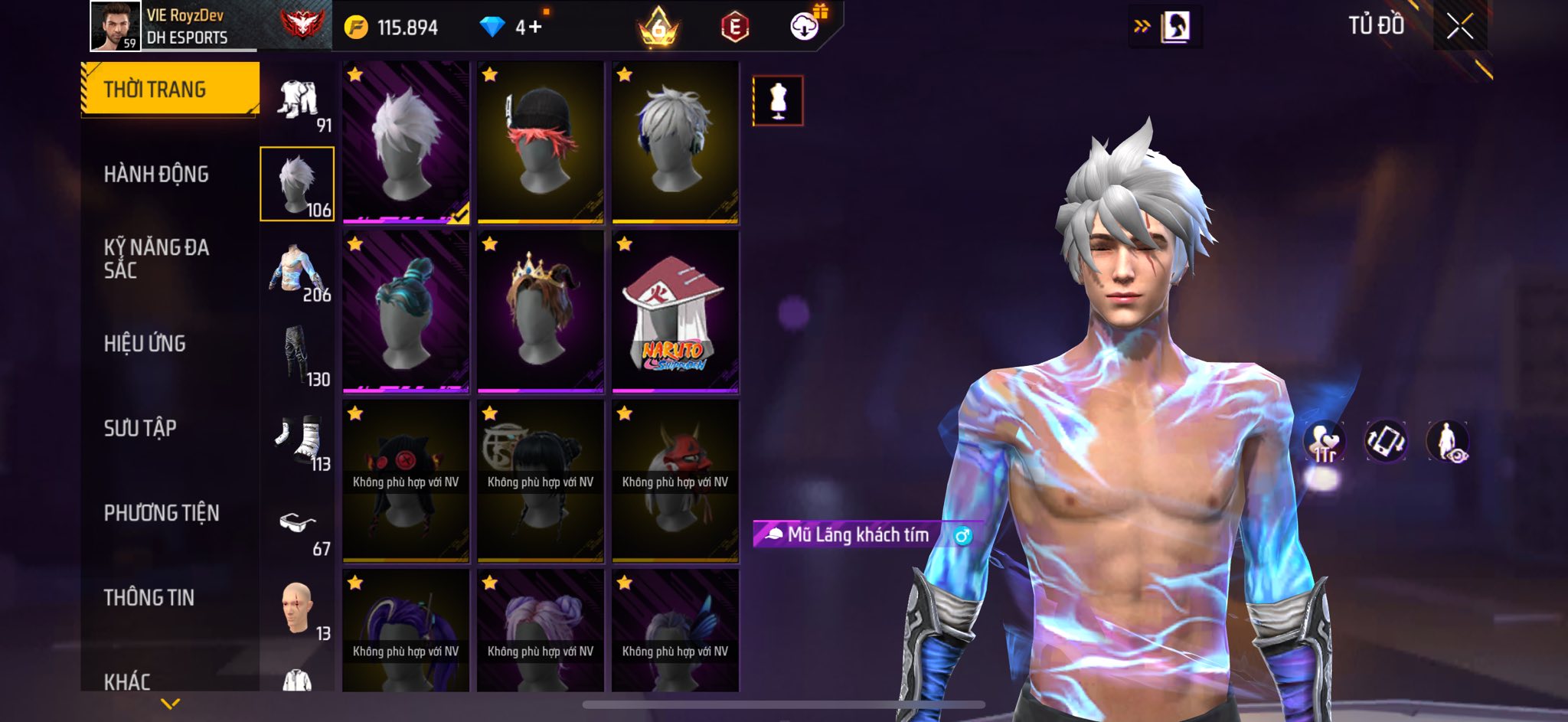The image size is (1568, 722).
Task: Select the Naruto Hokage hat item
Action: [x=675, y=312]
